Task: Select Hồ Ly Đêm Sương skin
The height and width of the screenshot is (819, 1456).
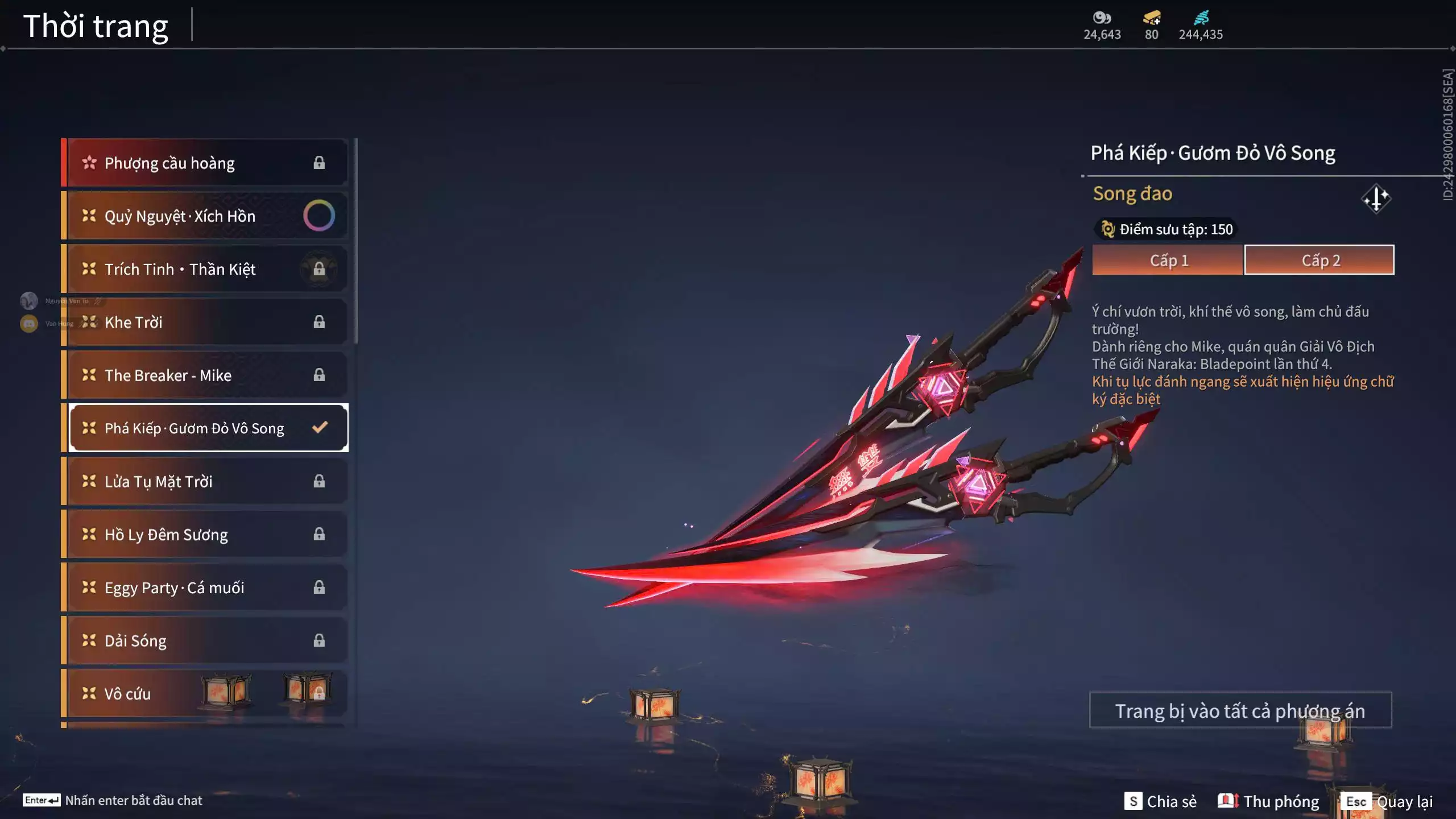Action: (205, 534)
